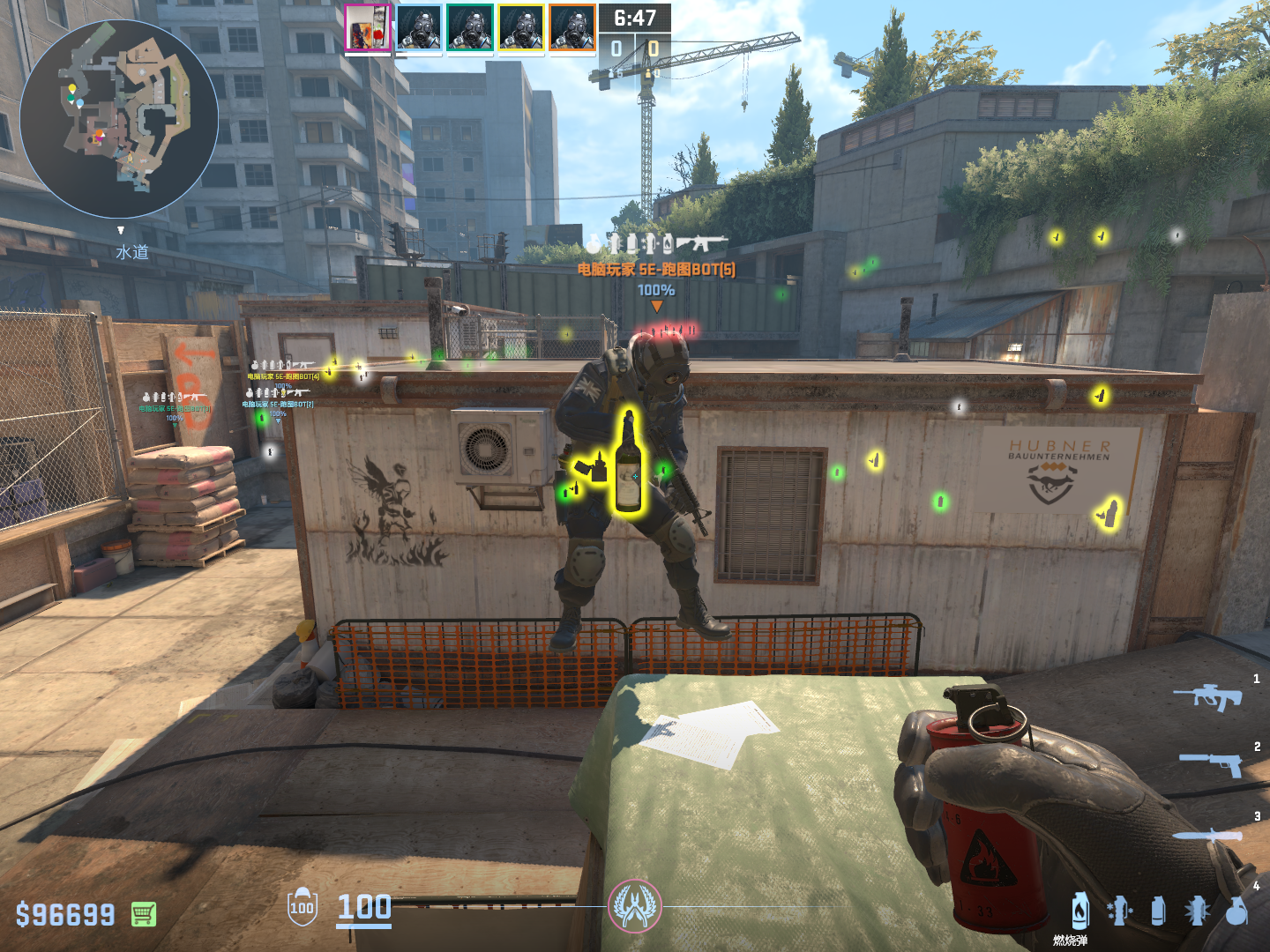This screenshot has width=1270, height=952.
Task: Select the flashbang grenade icon
Action: coord(1197,911)
